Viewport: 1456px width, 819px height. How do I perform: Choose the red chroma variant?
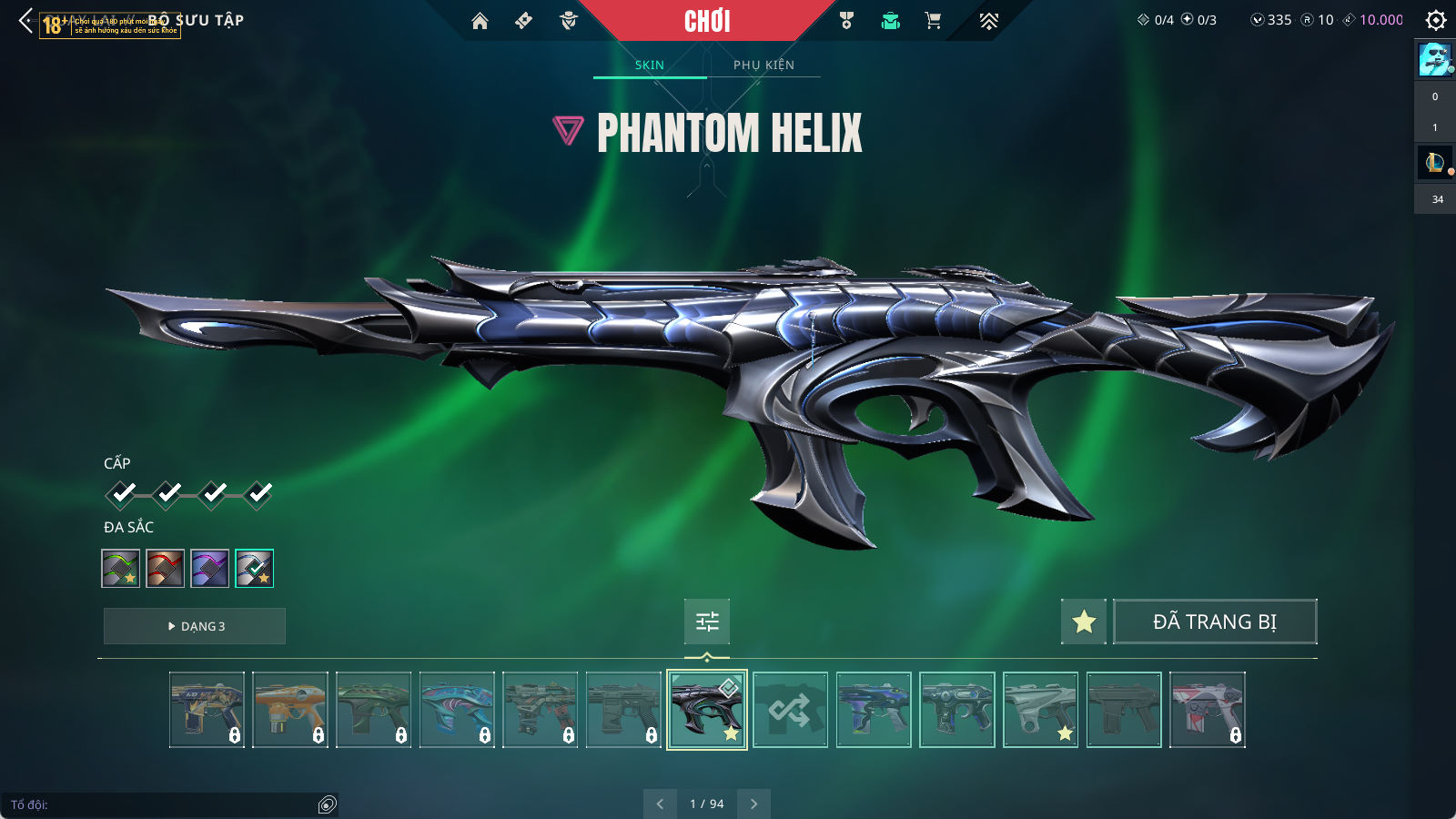(x=165, y=569)
